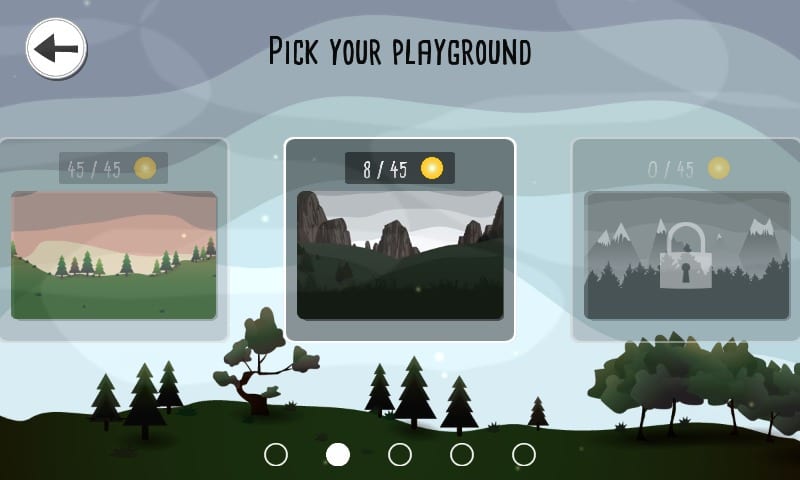This screenshot has width=800, height=480.
Task: Switch to the third page dot
Action: click(400, 454)
